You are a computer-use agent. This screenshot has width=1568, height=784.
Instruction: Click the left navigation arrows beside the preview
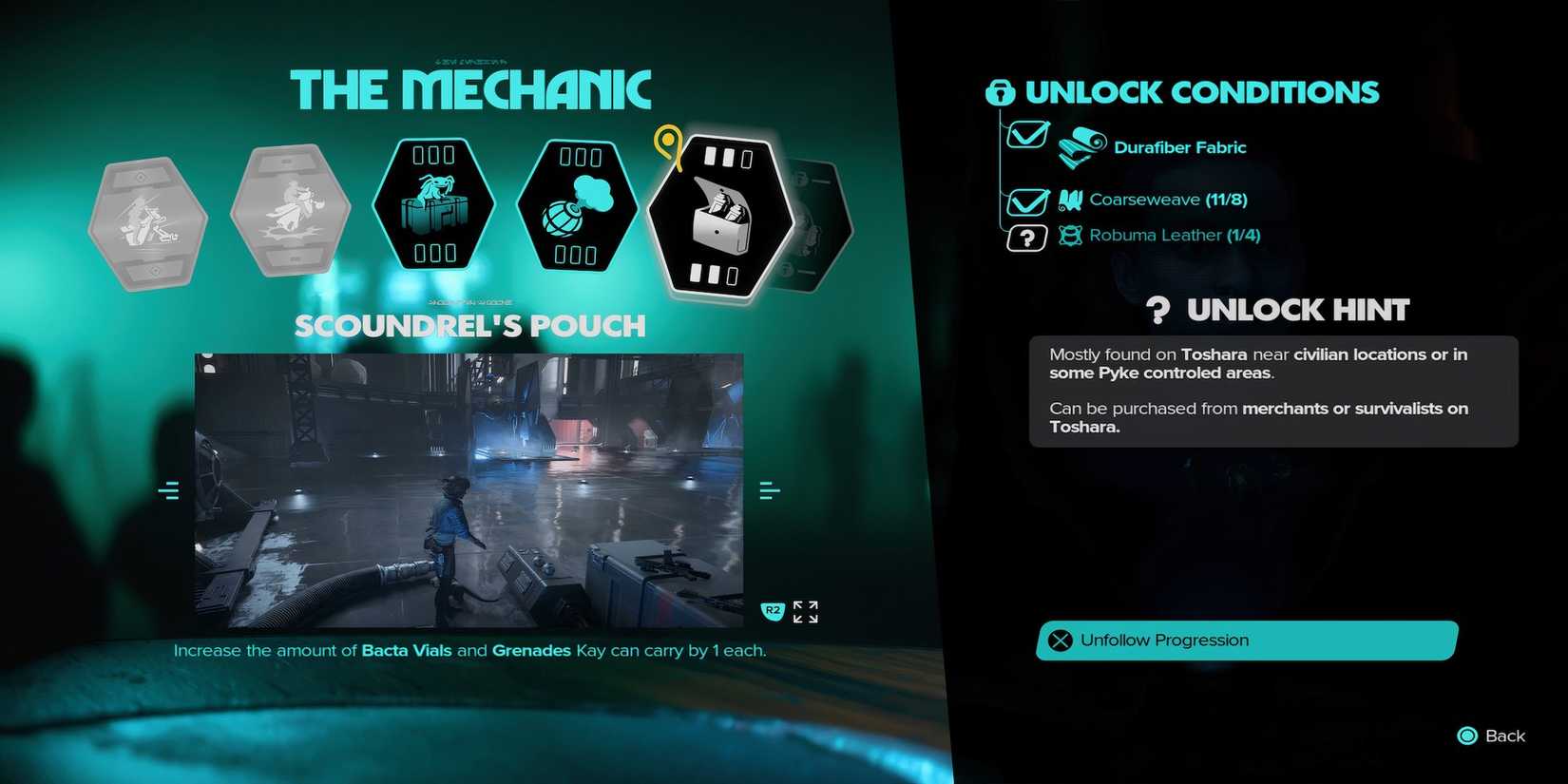point(170,489)
